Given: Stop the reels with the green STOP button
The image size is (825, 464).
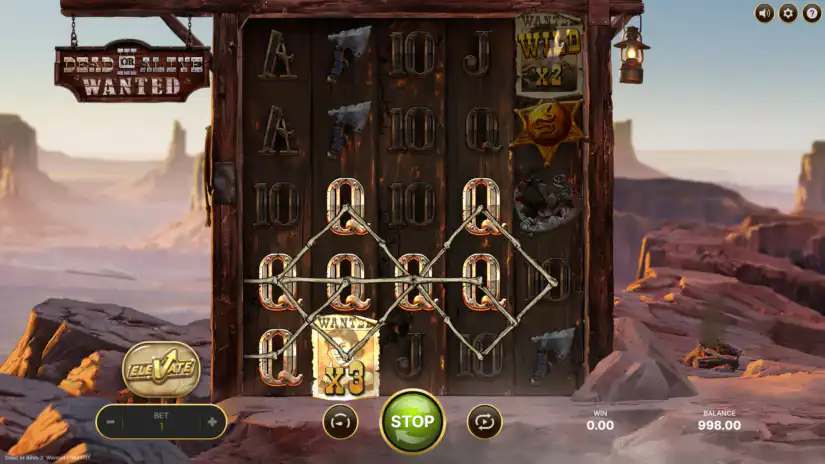Looking at the screenshot, I should (412, 421).
